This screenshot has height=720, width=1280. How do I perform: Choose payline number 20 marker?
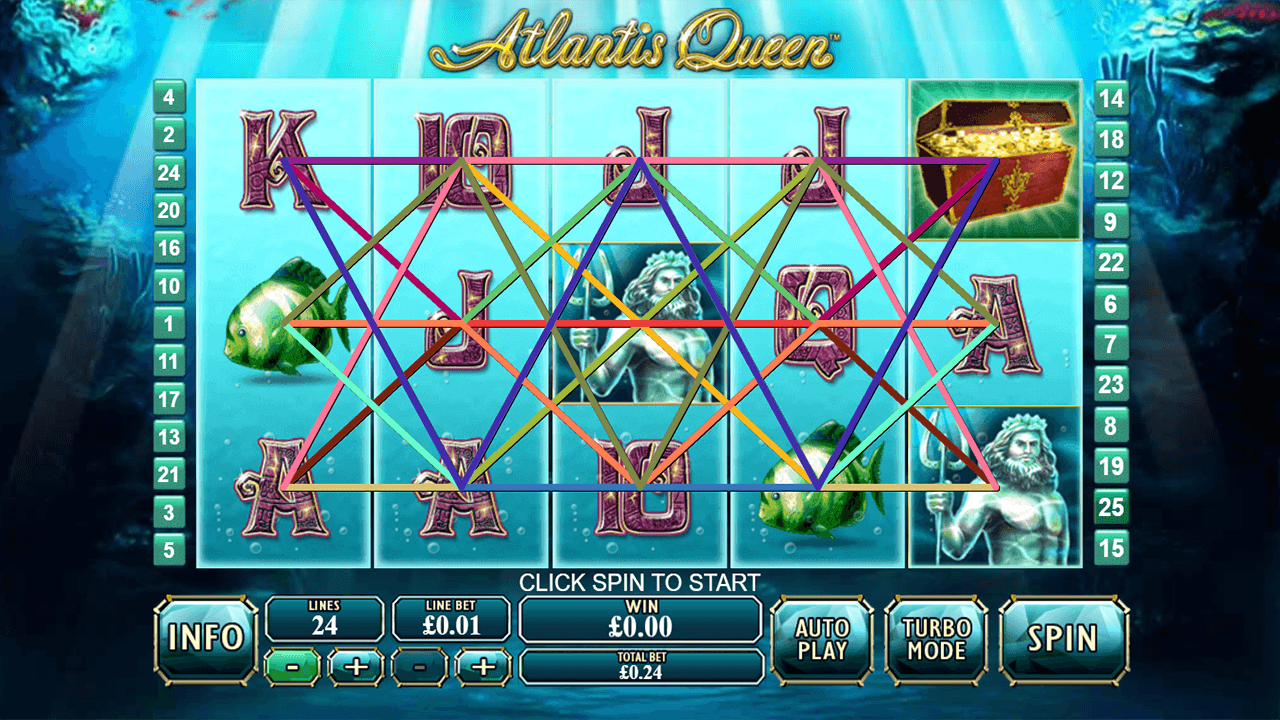tap(169, 210)
